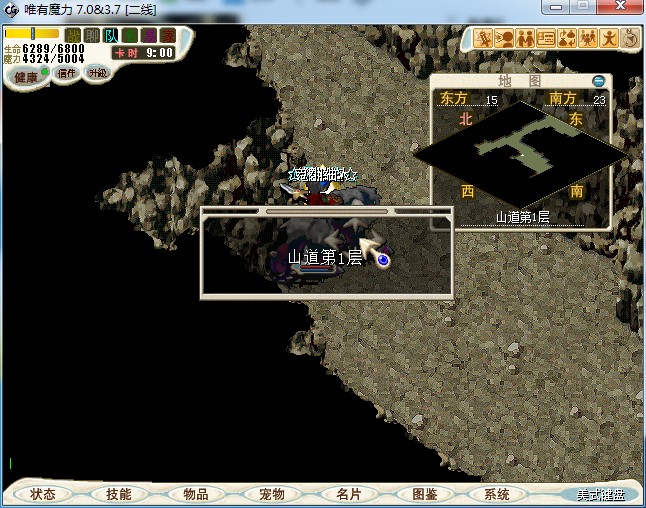Viewport: 646px width, 508px height.
Task: Toggle the 家 family switch
Action: coord(165,36)
